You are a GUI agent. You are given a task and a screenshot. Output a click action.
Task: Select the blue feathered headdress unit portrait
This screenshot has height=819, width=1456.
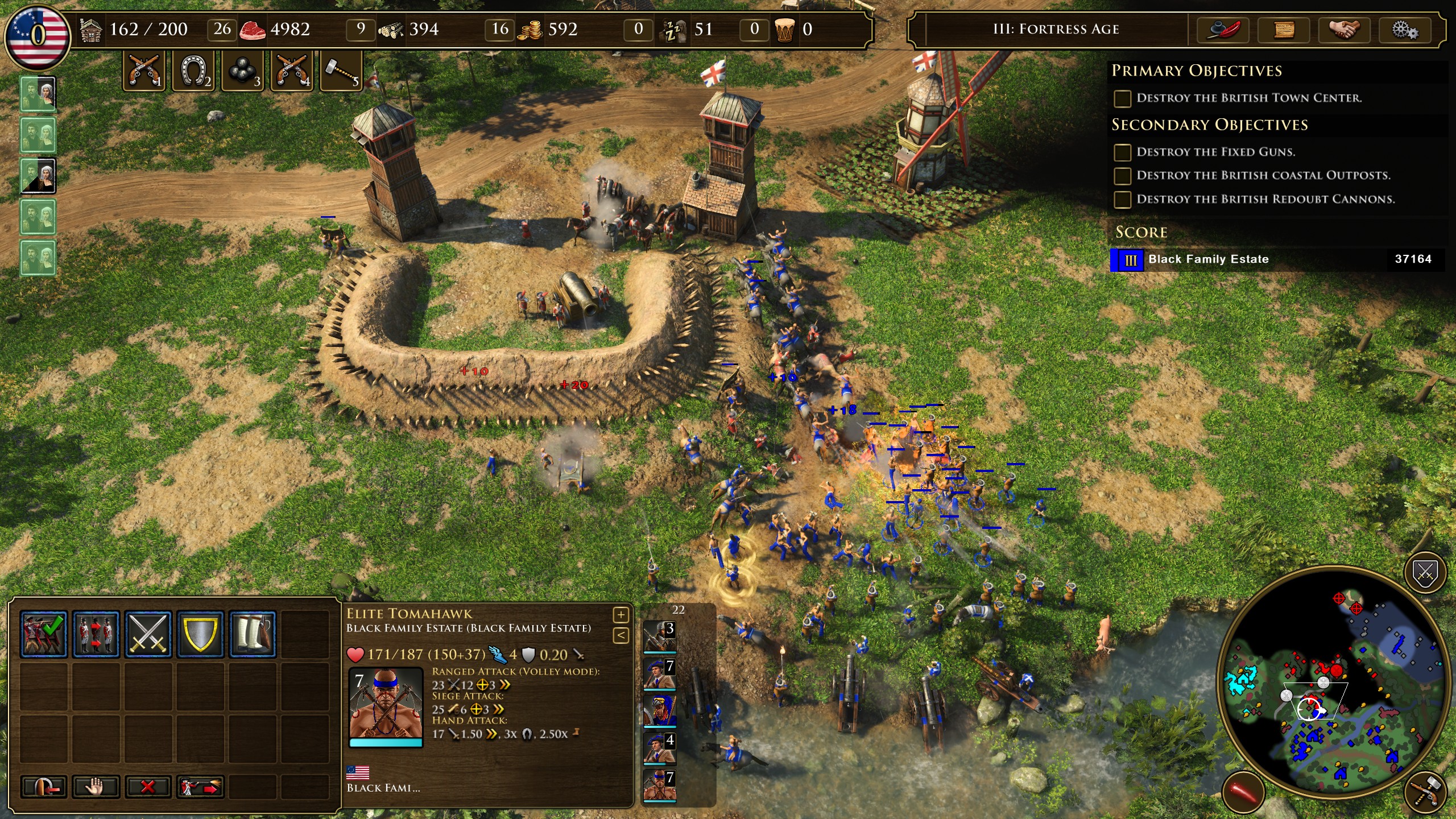coord(659,712)
